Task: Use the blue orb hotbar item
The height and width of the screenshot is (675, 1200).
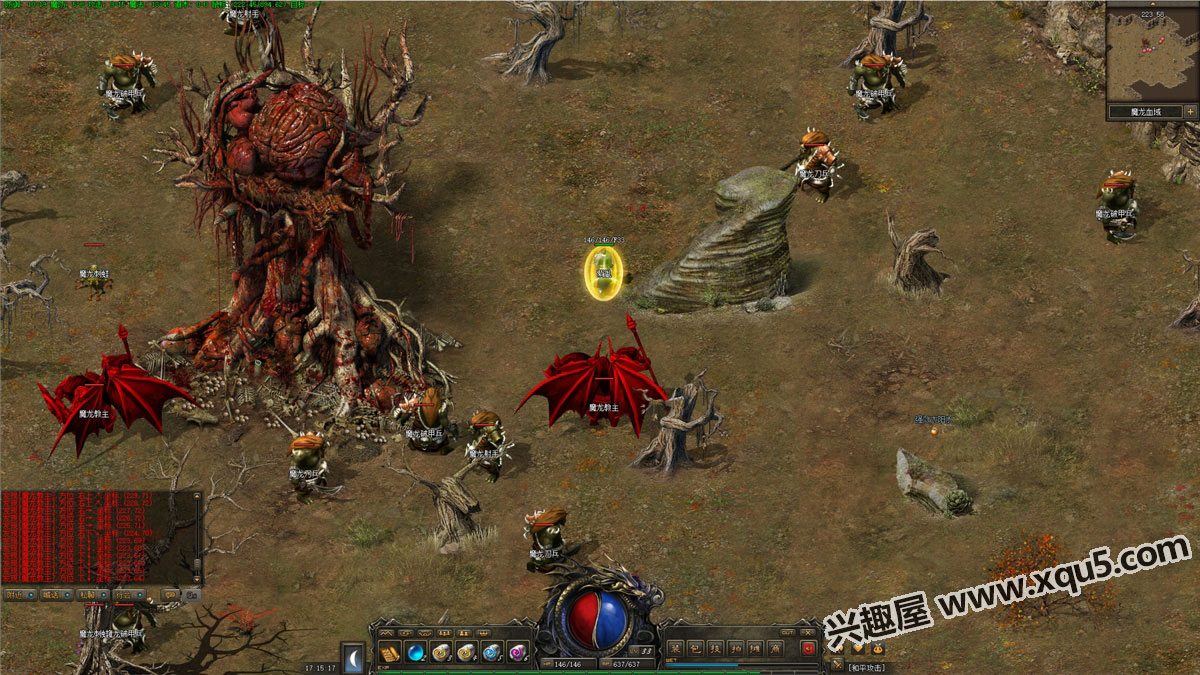Action: pyautogui.click(x=416, y=653)
